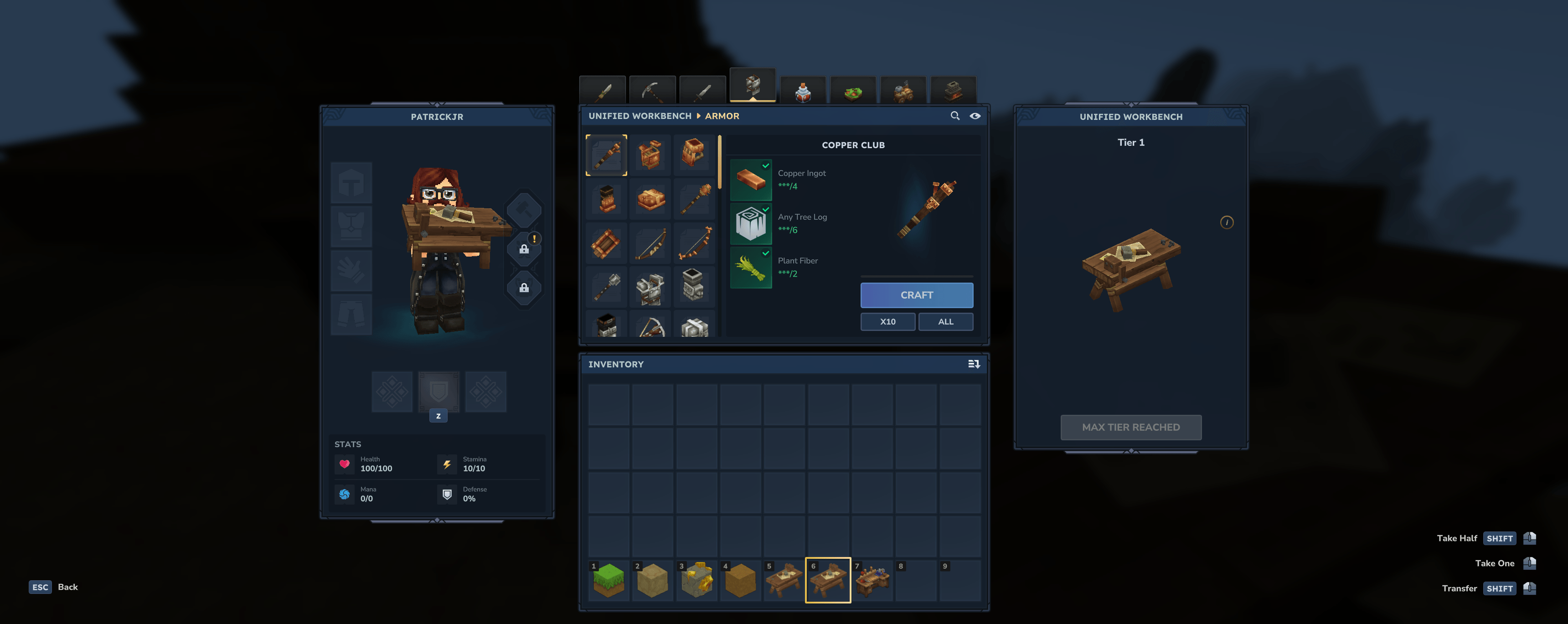Viewport: 1568px width, 624px height.
Task: Open the recipe search magnifier
Action: pos(954,116)
